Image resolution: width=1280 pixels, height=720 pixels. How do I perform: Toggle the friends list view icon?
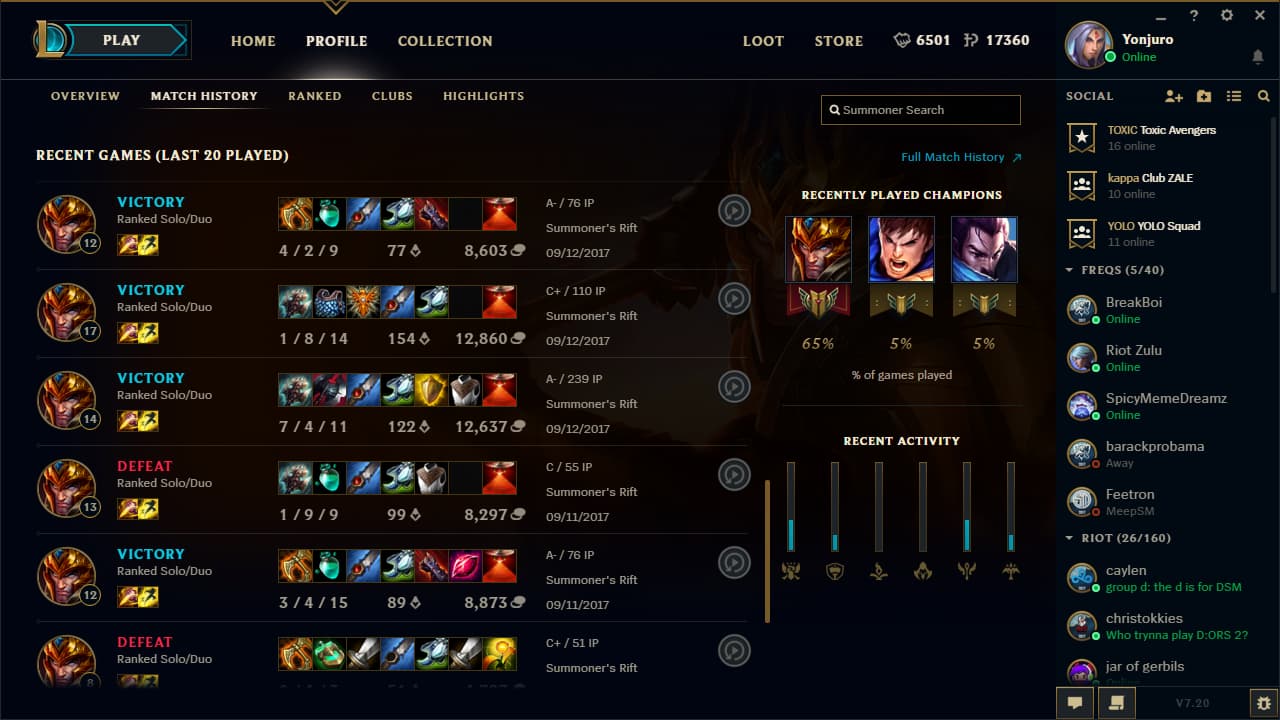tap(1233, 96)
